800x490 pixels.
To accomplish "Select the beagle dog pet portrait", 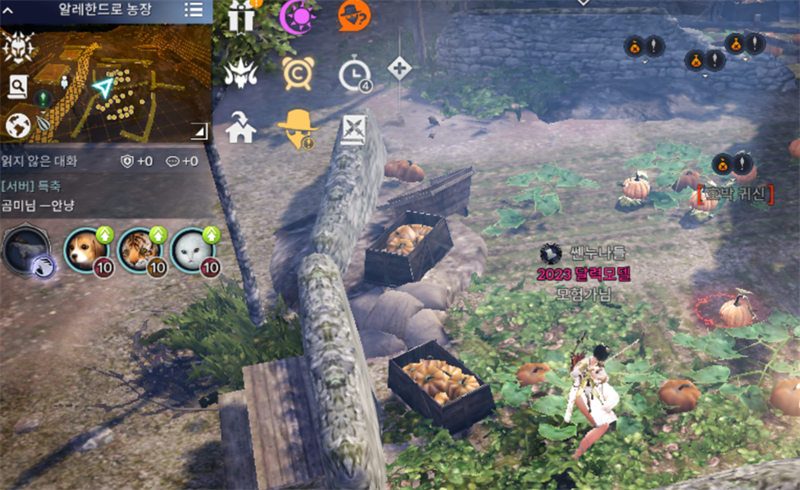I will click(86, 250).
